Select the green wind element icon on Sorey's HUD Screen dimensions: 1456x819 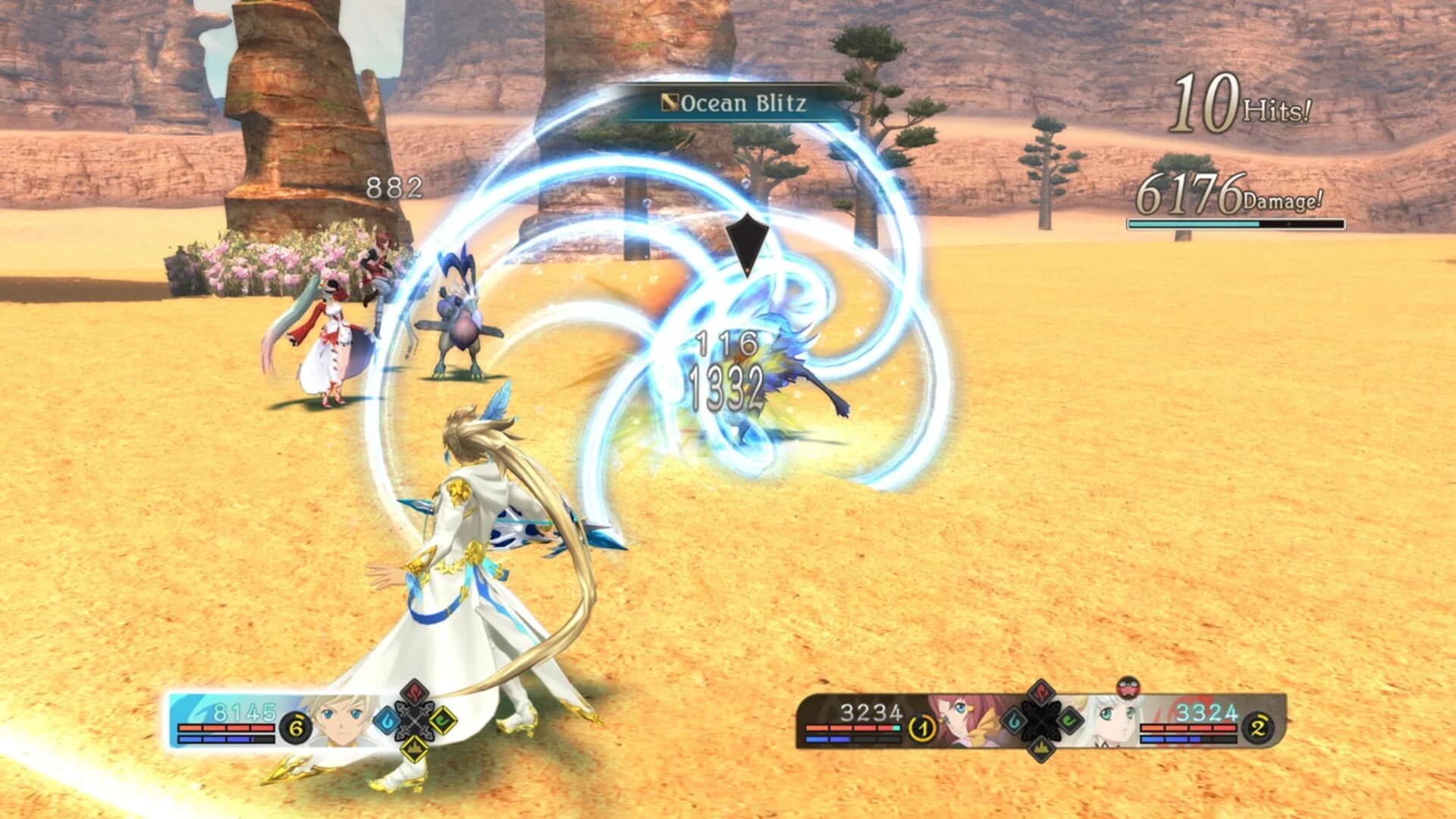tap(444, 722)
